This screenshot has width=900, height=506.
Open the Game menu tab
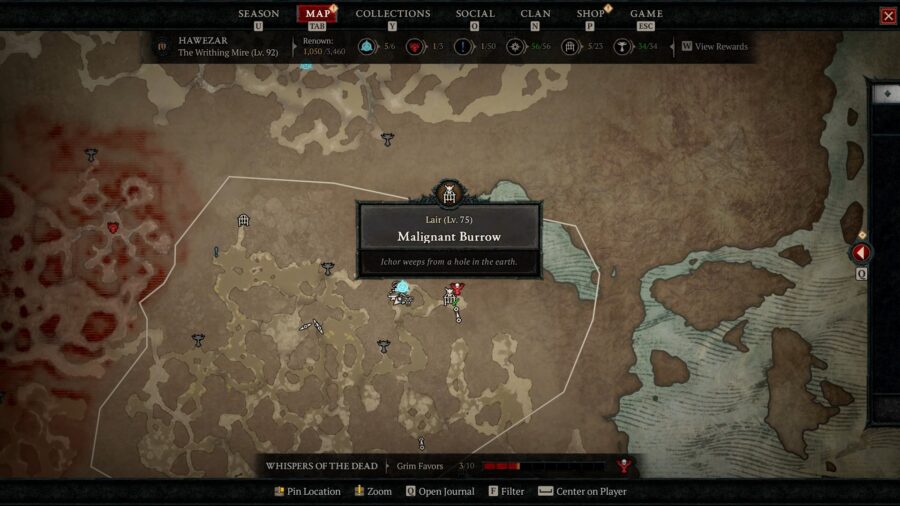(646, 14)
